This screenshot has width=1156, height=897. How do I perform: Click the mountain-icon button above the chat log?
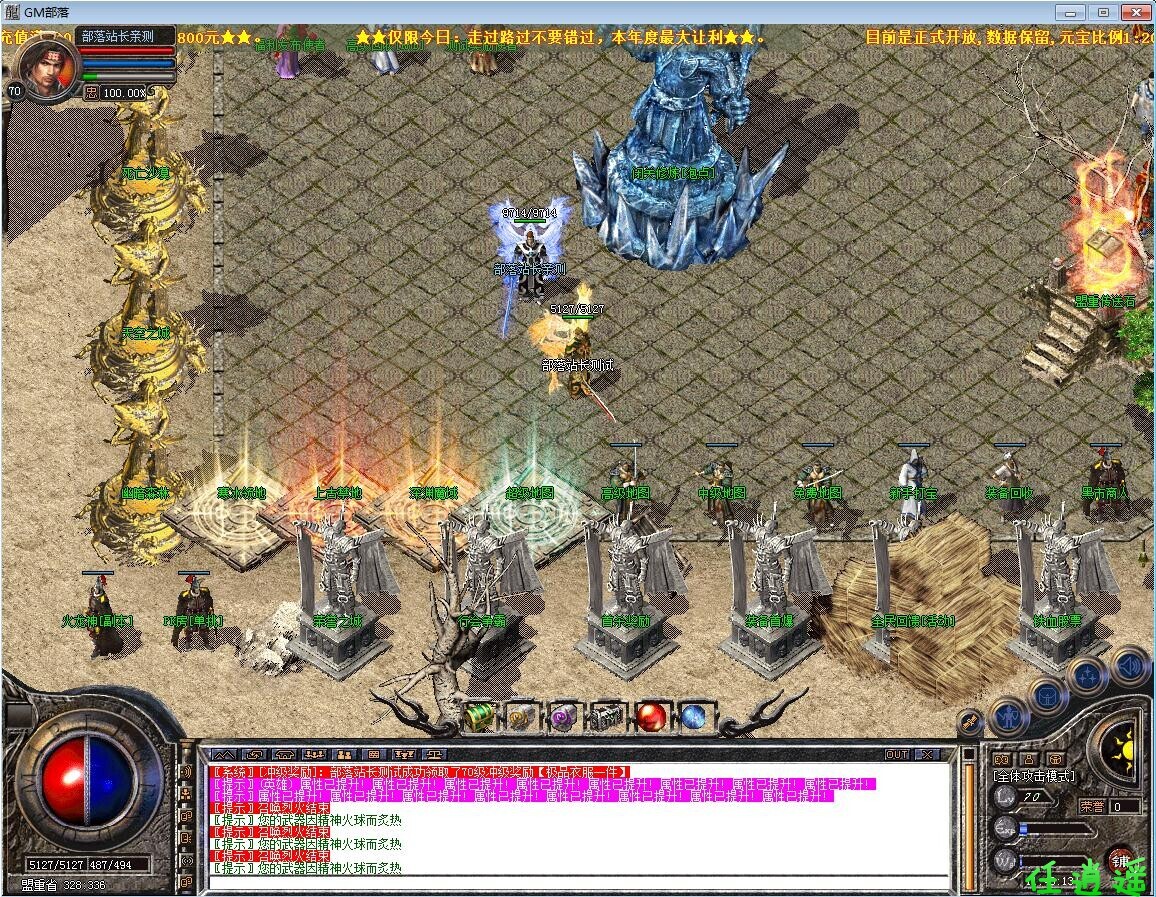coord(222,754)
